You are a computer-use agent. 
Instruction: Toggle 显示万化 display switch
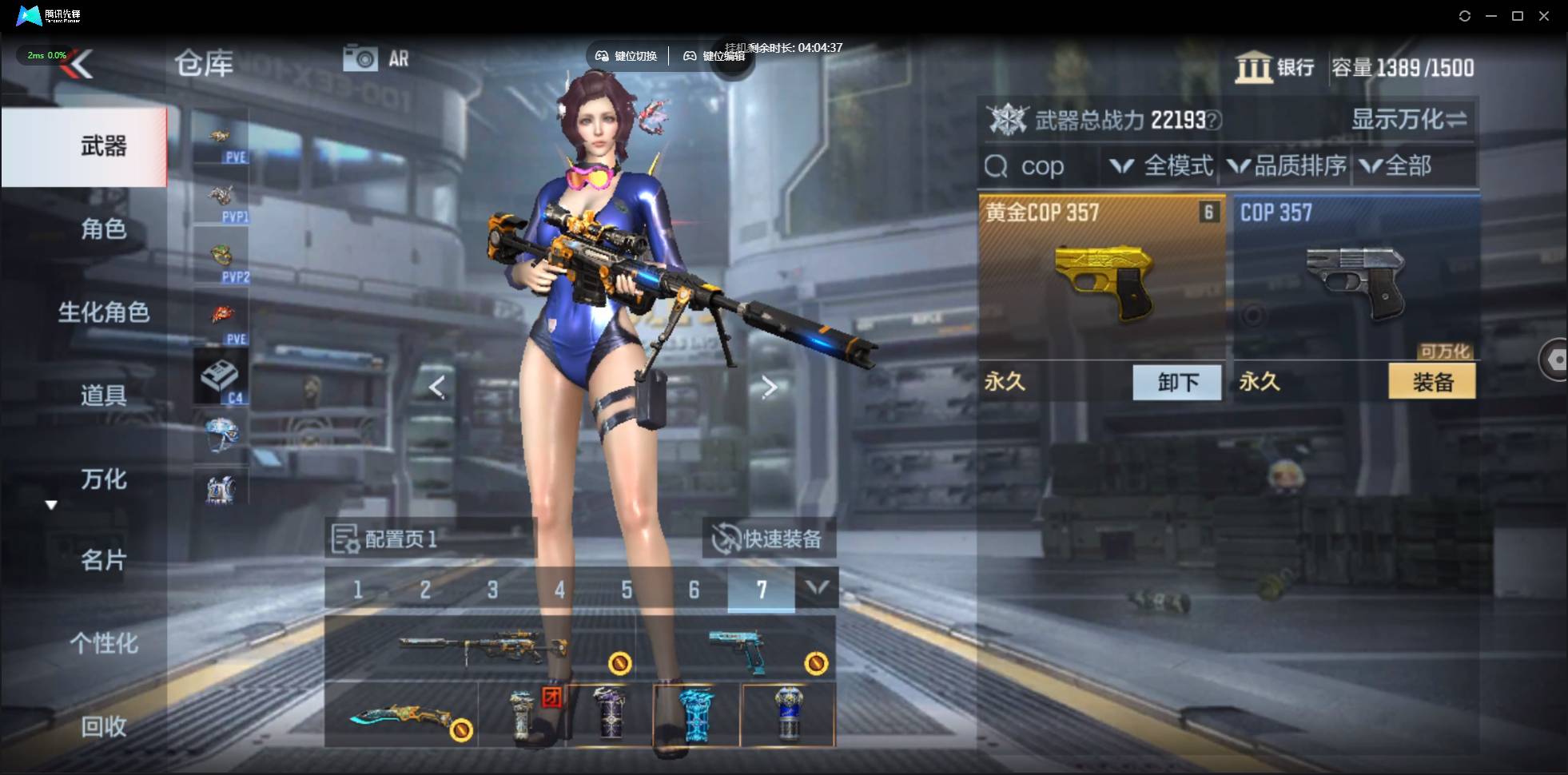(1409, 120)
